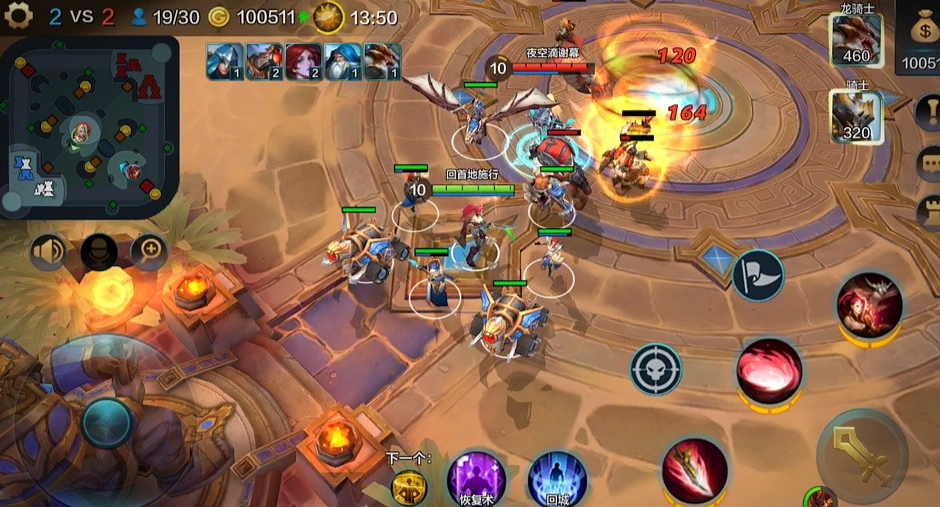Select the skull crosshair target button
Screen dimensions: 940x507
pyautogui.click(x=656, y=369)
